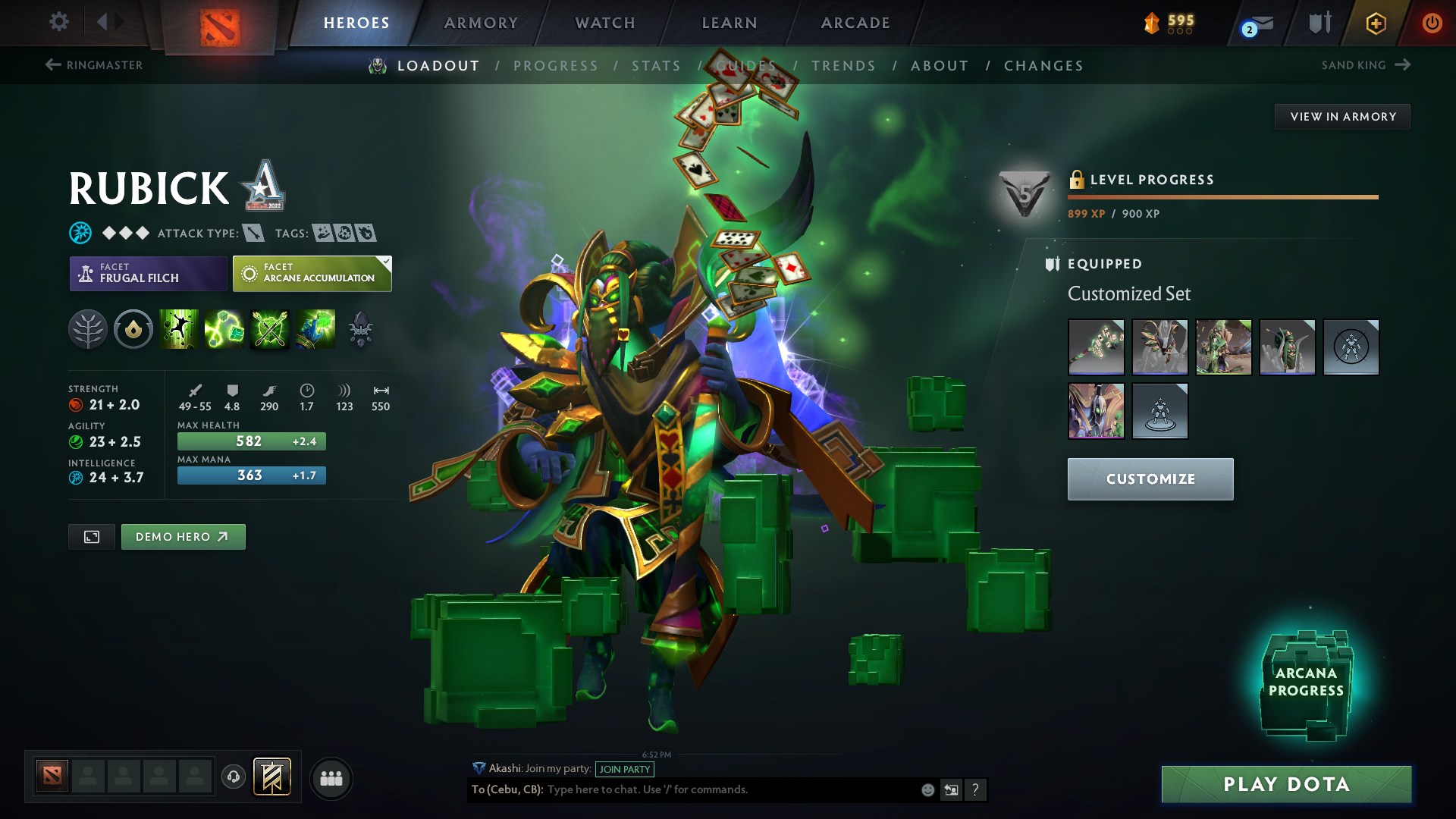Toggle the melee attack type filter icon
Screen dimensions: 1456x819
[x=252, y=233]
